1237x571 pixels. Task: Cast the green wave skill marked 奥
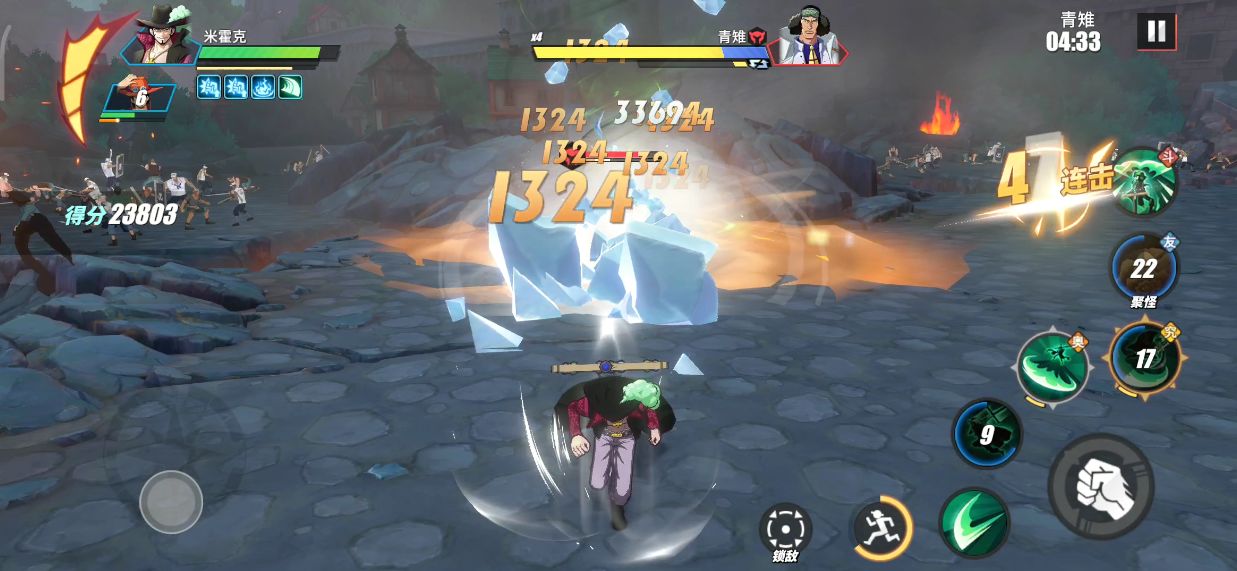[1052, 367]
